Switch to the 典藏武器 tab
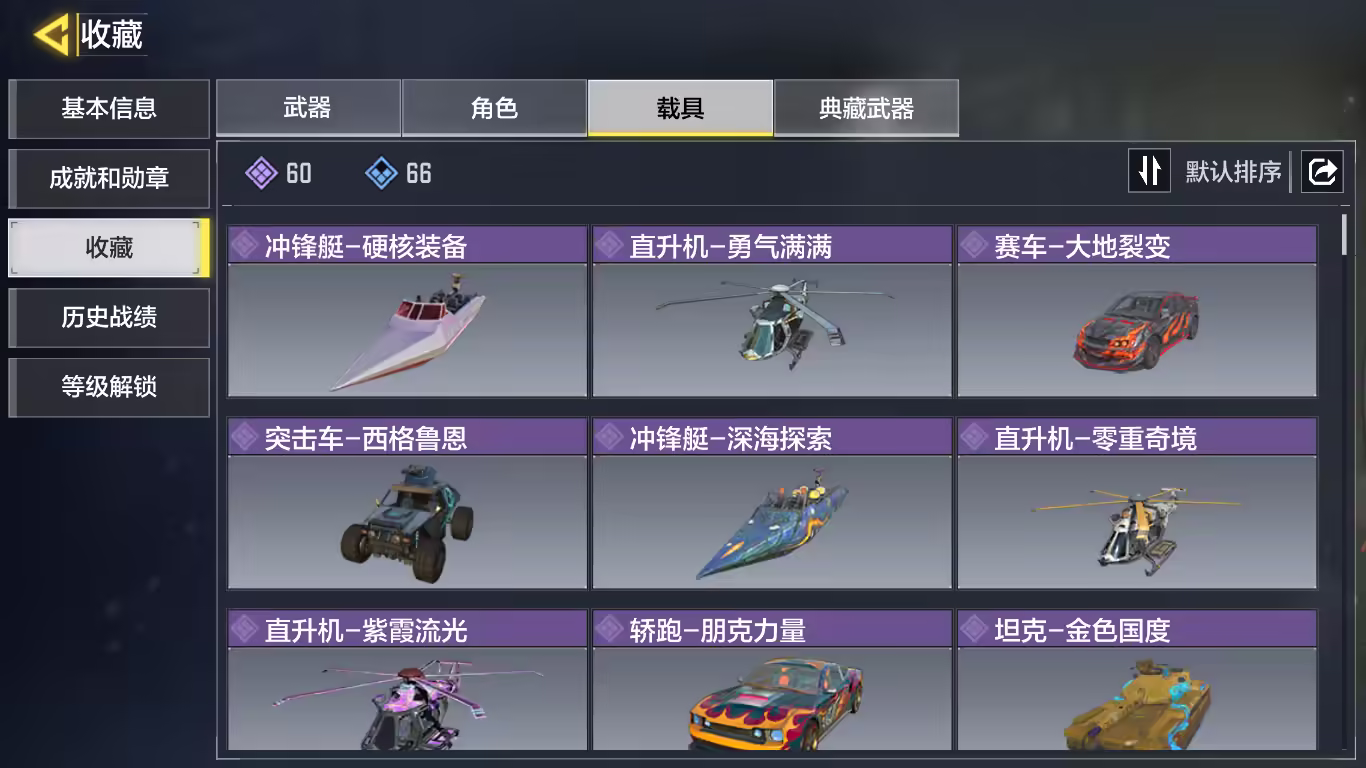 pyautogui.click(x=866, y=108)
